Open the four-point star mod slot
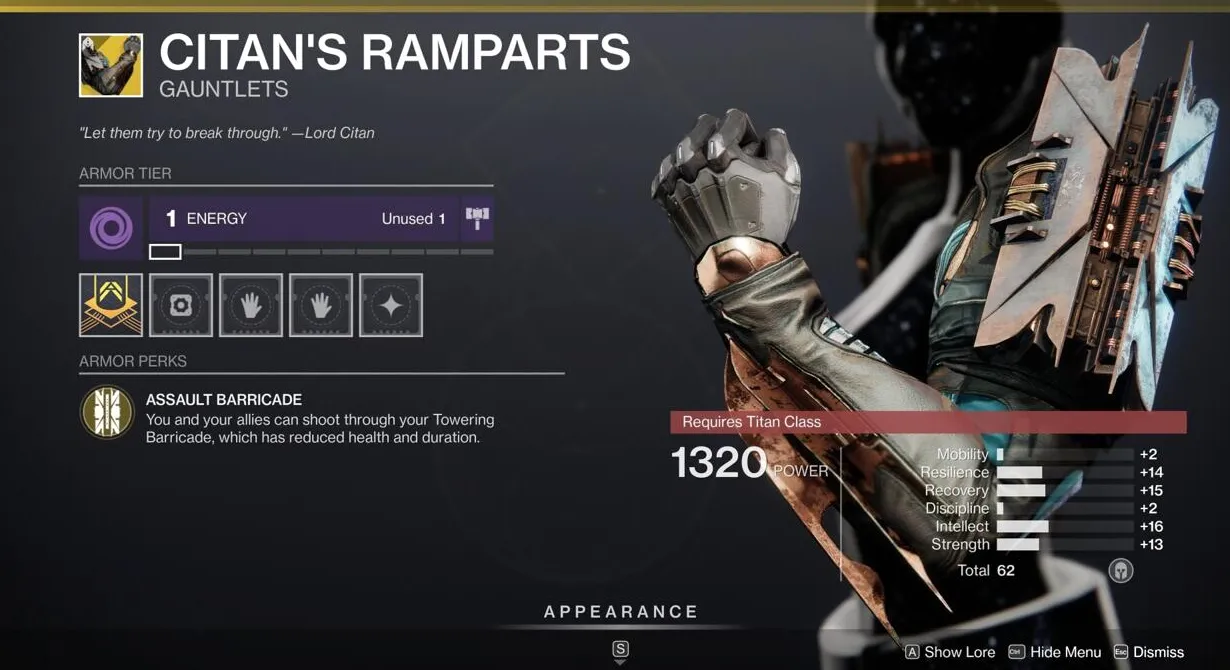 coord(391,305)
